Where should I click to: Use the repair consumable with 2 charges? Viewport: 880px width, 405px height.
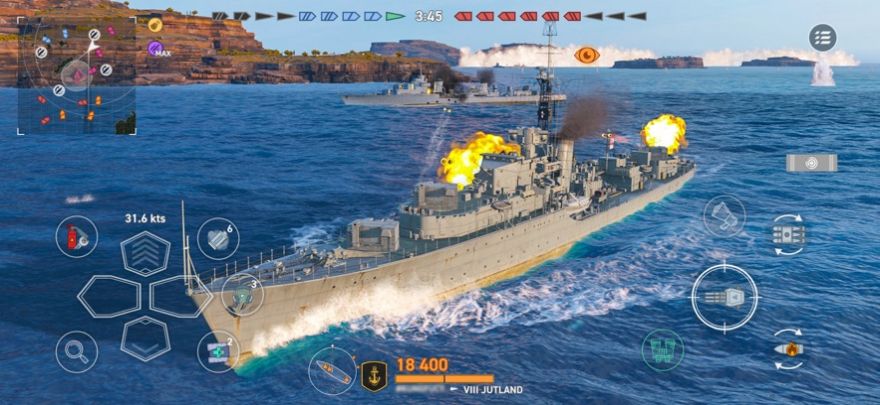(x=218, y=351)
